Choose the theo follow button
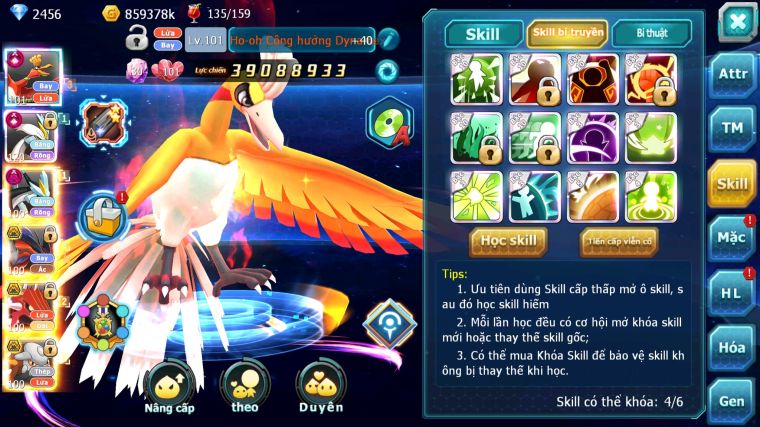The width and height of the screenshot is (760, 427). (244, 388)
